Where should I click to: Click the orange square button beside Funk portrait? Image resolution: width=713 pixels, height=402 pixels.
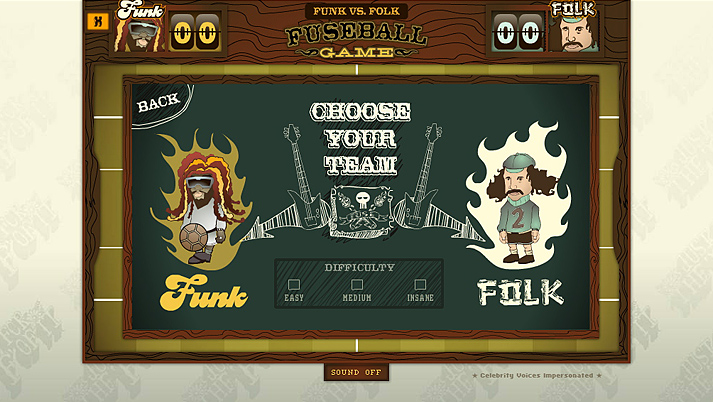pyautogui.click(x=98, y=21)
